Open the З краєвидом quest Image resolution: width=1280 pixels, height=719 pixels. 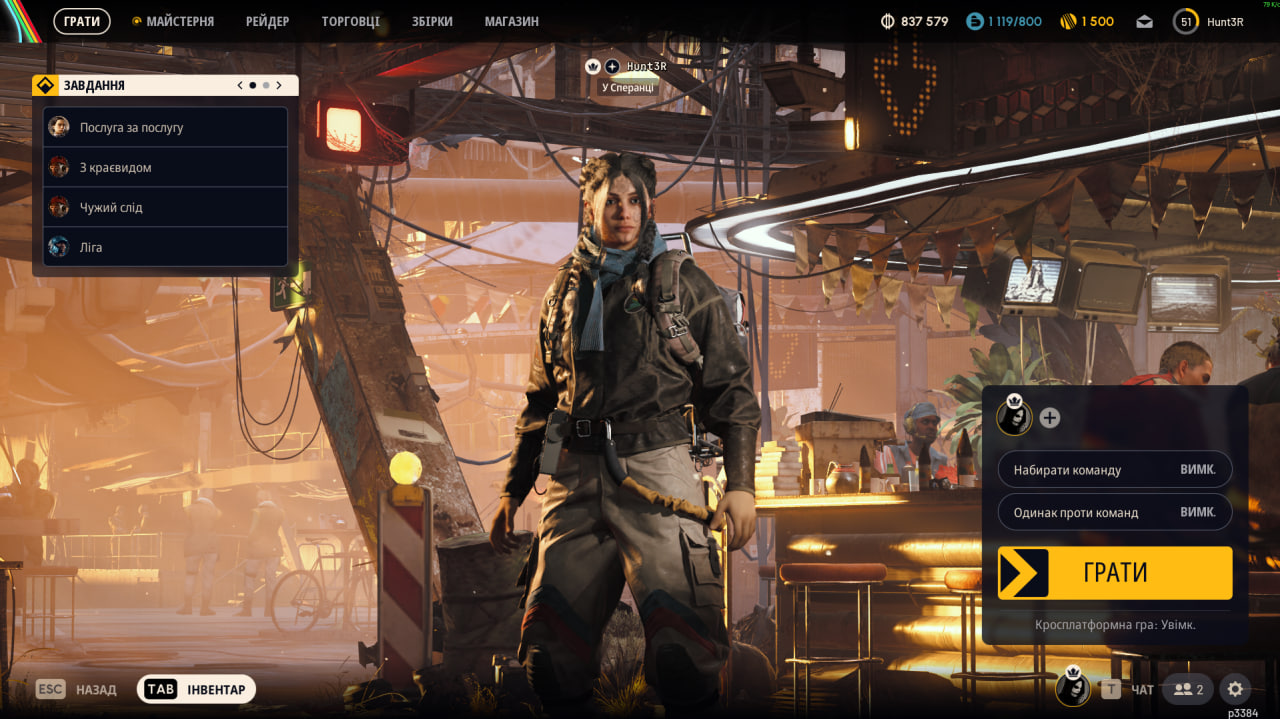[165, 168]
